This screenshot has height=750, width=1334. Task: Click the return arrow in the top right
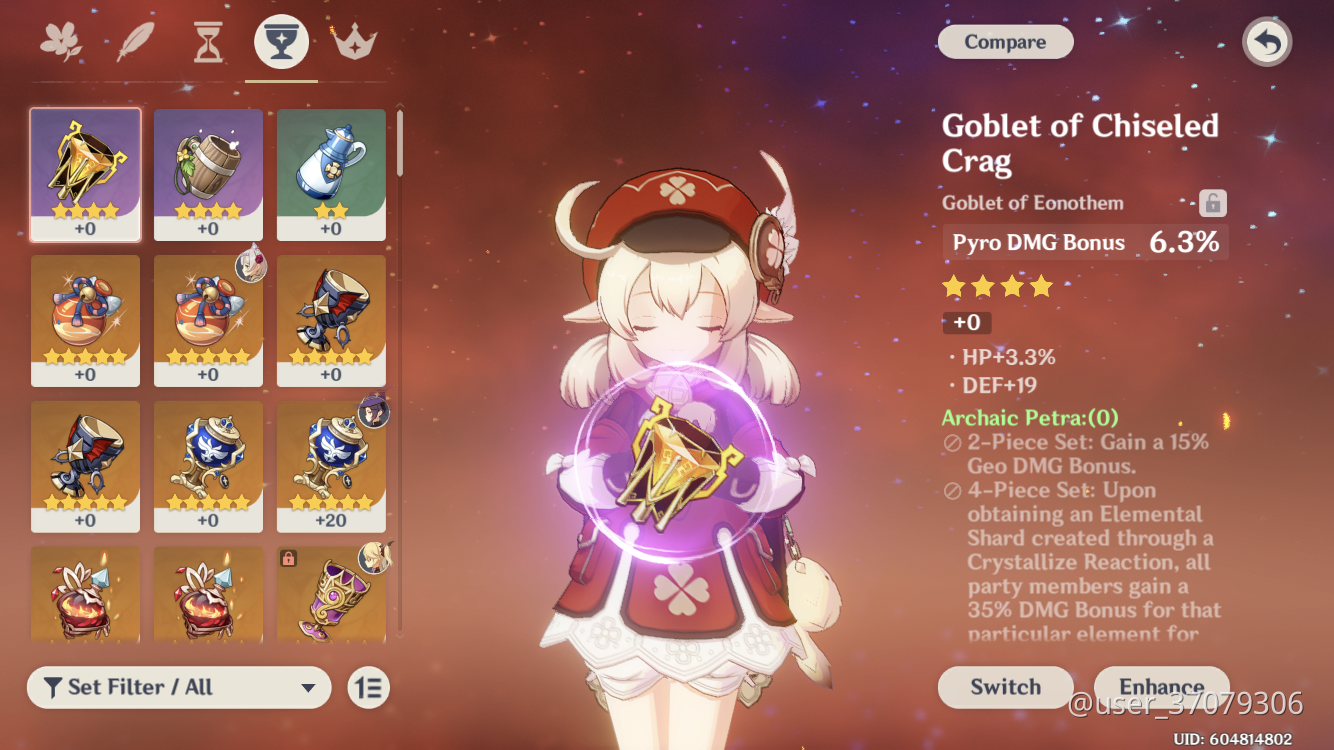pos(1266,42)
